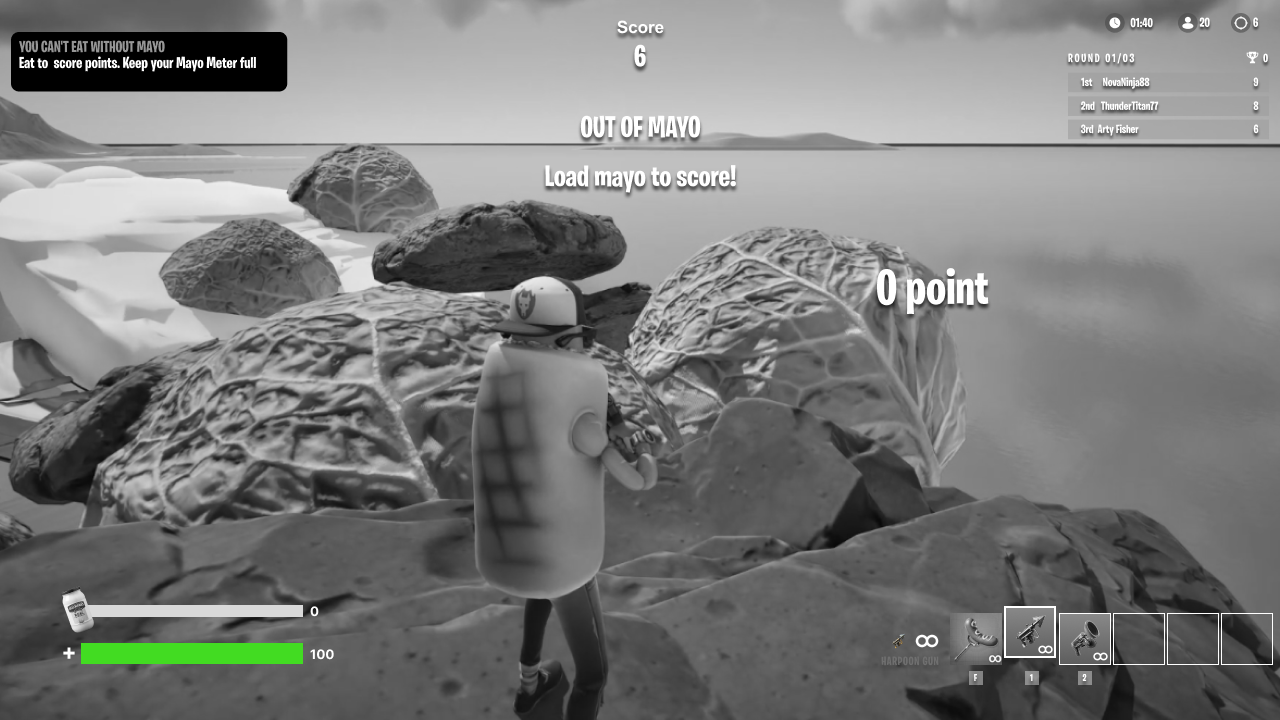Click the players remaining icon
This screenshot has width=1280, height=720.
coord(1188,23)
